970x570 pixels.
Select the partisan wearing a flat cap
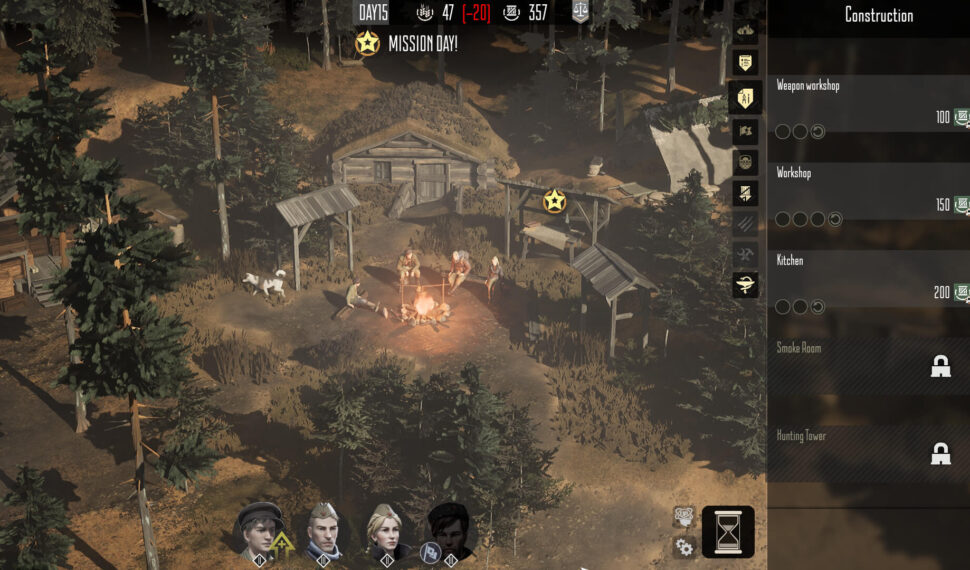pos(259,529)
